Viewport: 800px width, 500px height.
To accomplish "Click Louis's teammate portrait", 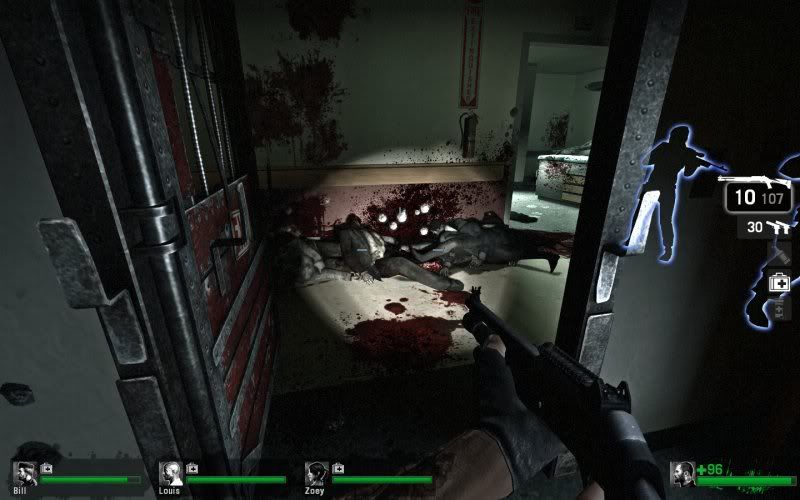I will click(170, 474).
